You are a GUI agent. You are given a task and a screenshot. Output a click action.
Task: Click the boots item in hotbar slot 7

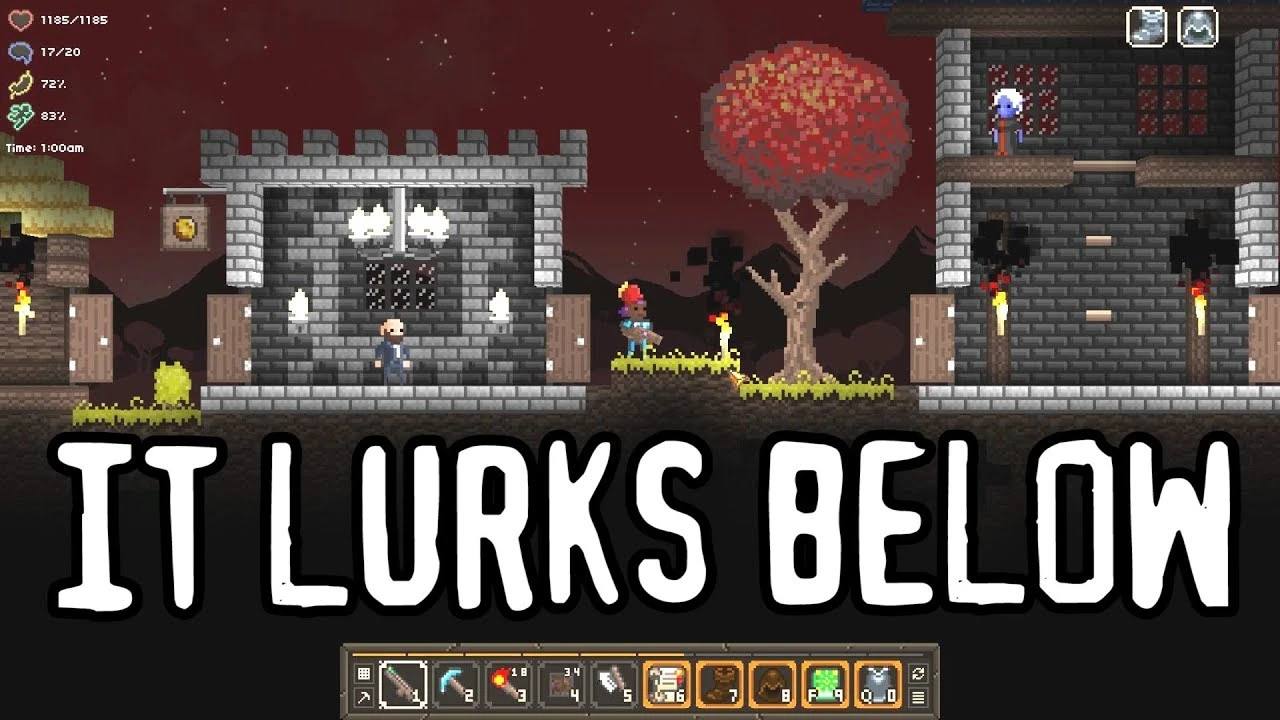tap(719, 683)
